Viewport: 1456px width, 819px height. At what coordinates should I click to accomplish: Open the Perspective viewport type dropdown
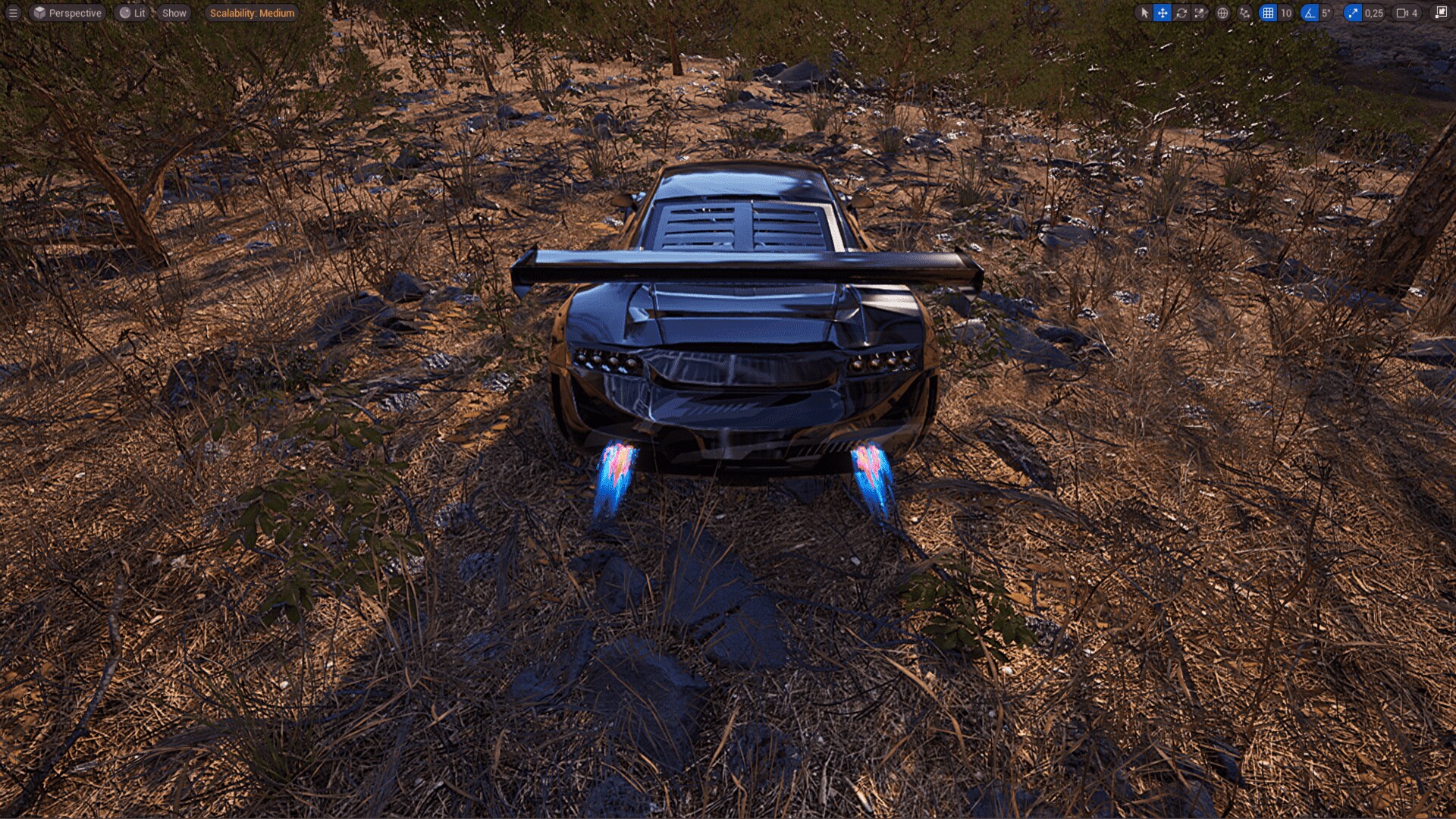click(x=68, y=13)
